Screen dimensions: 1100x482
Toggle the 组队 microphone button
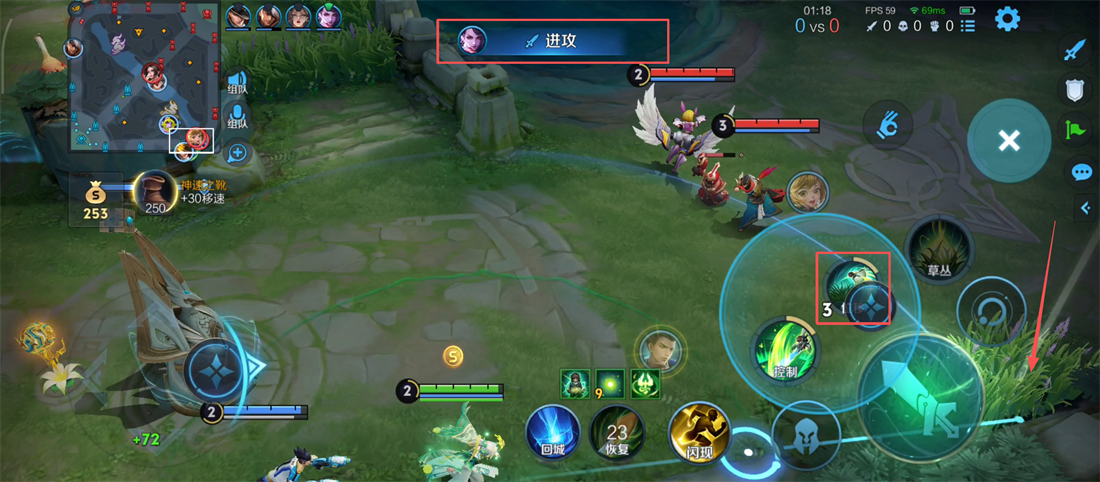point(237,116)
